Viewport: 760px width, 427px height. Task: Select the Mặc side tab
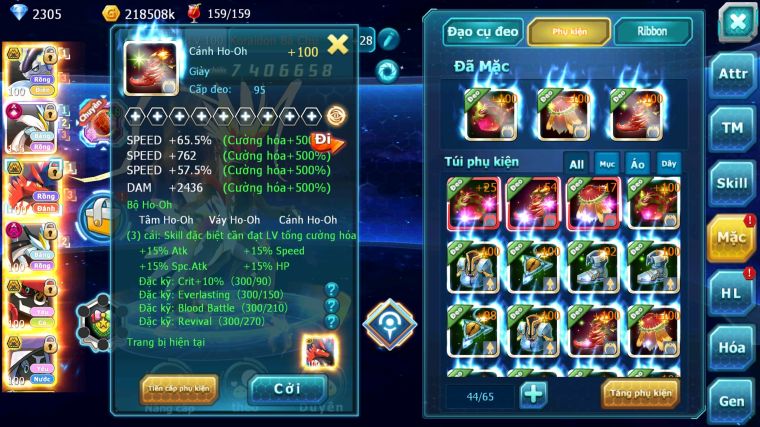point(732,238)
